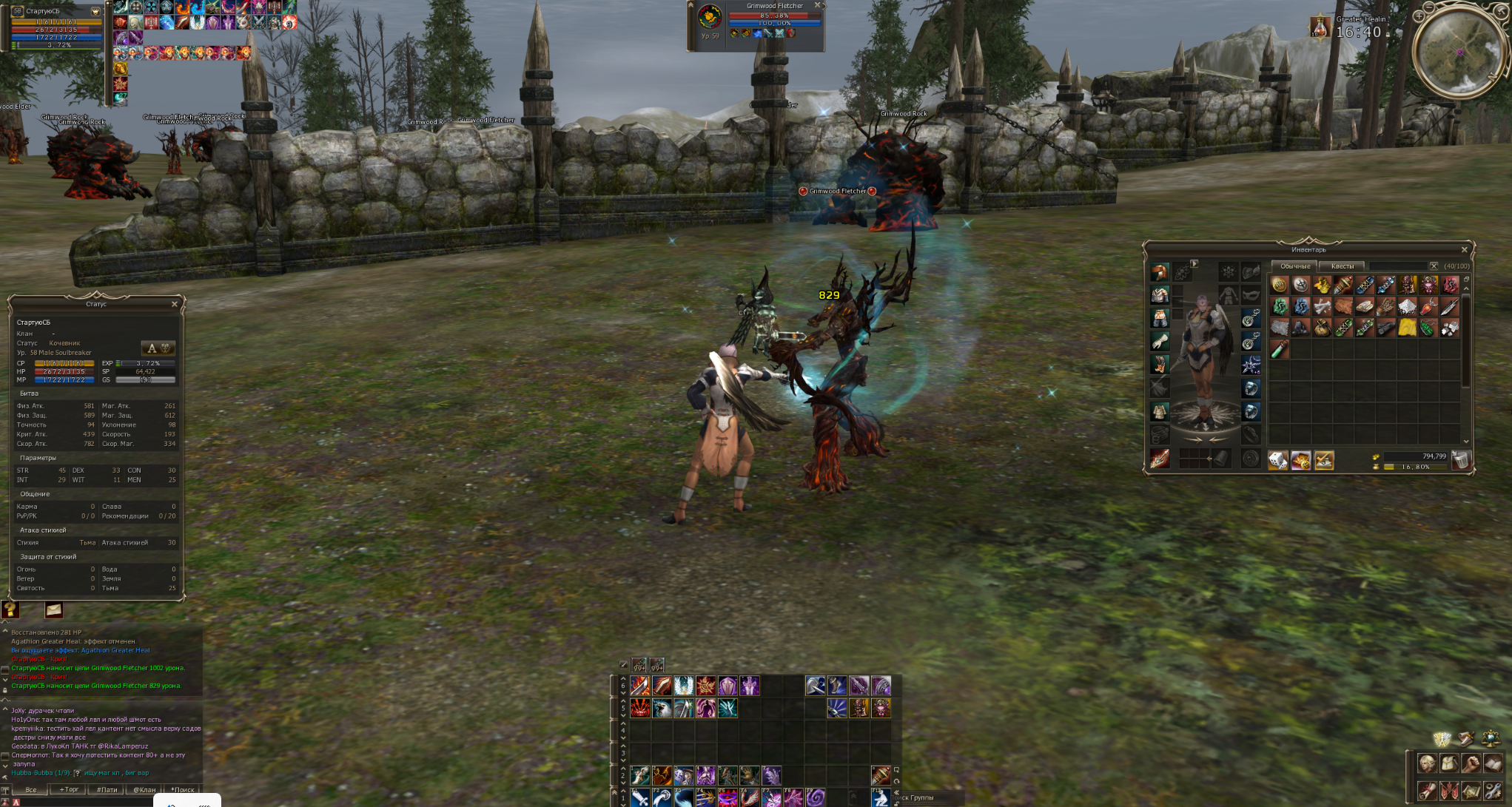Open the yellow question mark help icon
This screenshot has height=807, width=1512.
pyautogui.click(x=10, y=610)
